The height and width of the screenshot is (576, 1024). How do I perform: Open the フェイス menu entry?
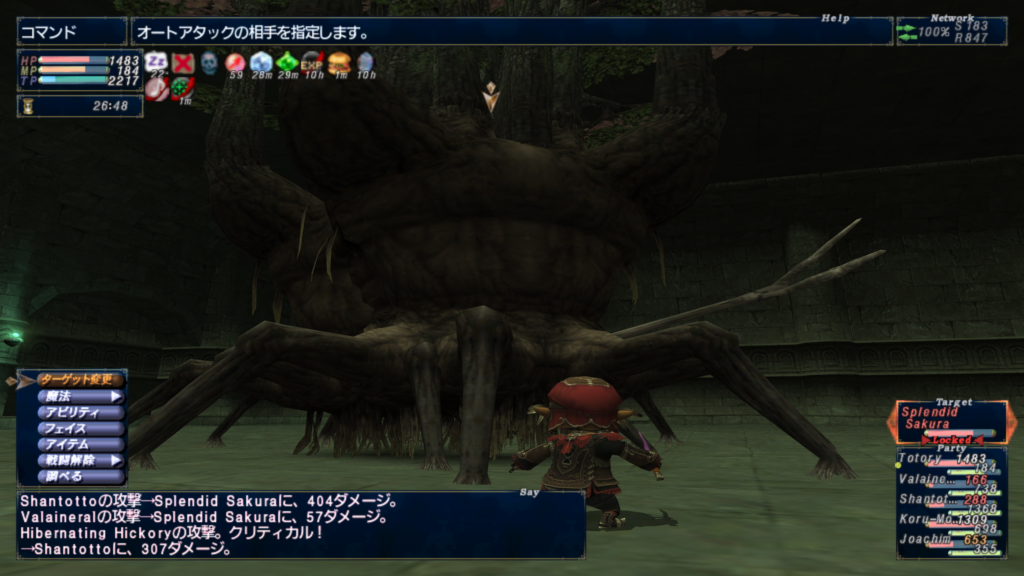pos(80,428)
